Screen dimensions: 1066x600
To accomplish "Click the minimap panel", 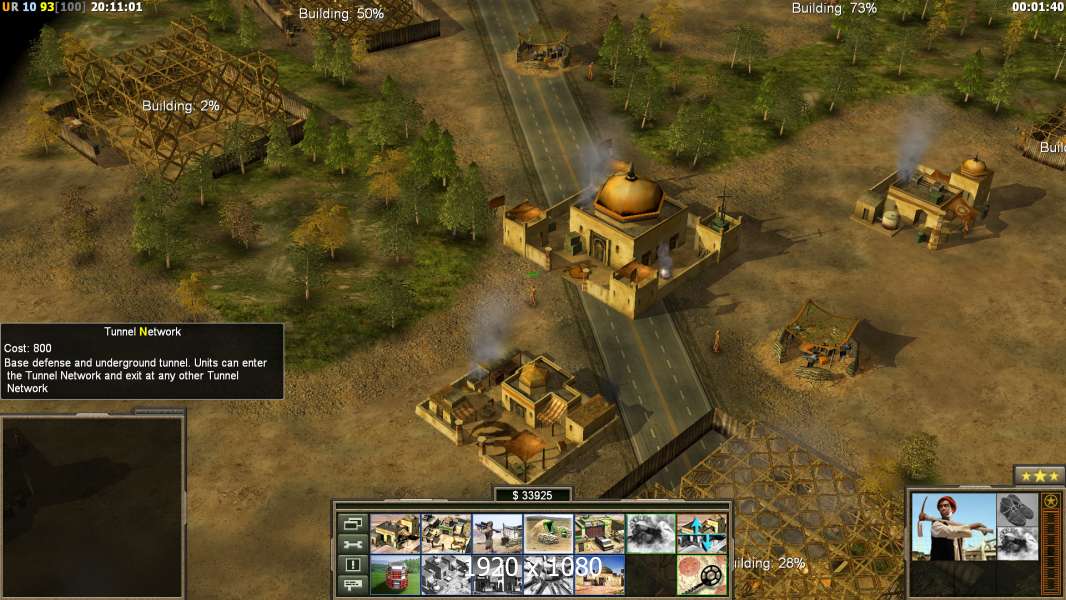I will point(92,507).
